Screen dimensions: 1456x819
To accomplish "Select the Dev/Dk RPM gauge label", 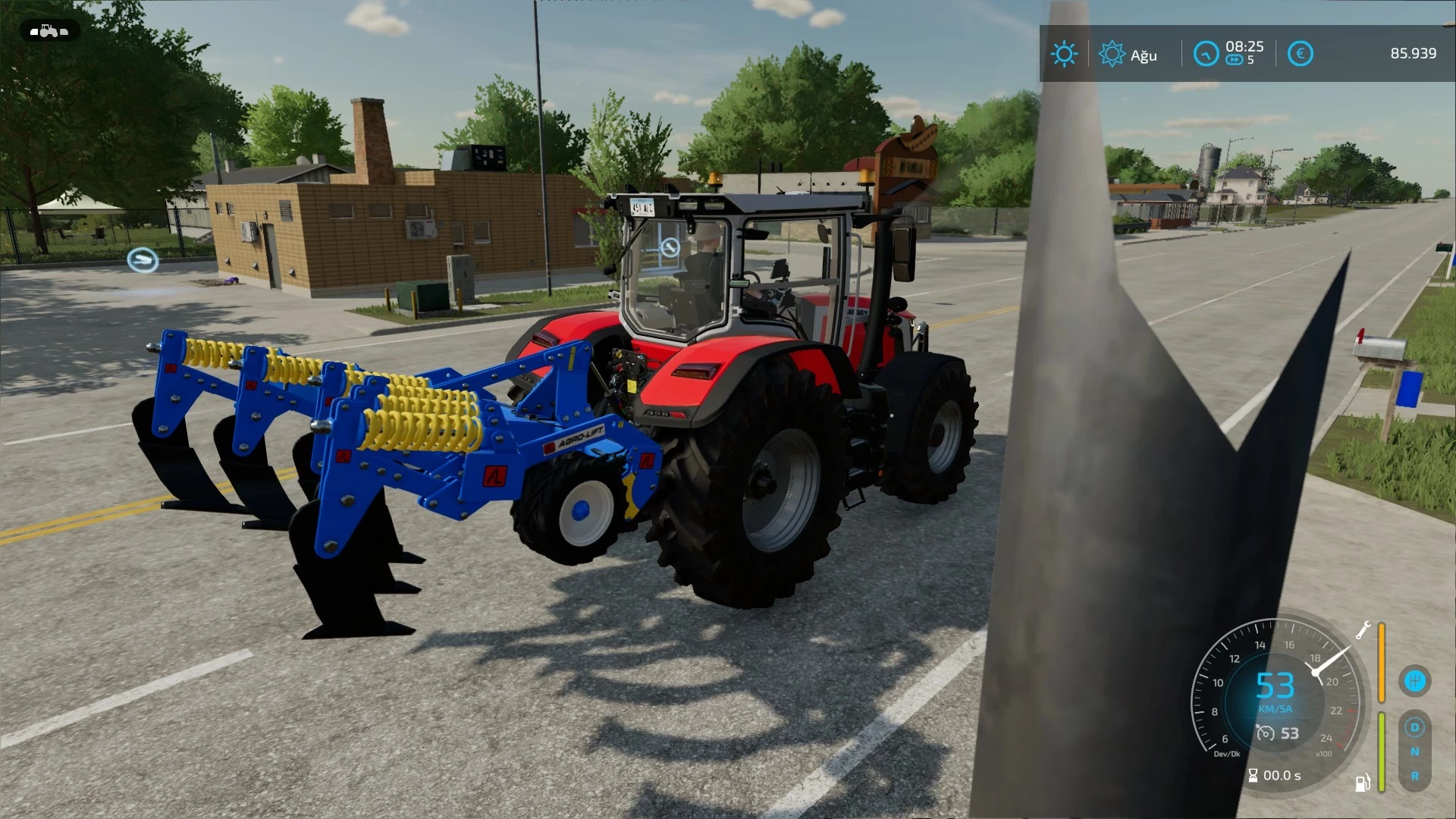I will (x=1227, y=753).
